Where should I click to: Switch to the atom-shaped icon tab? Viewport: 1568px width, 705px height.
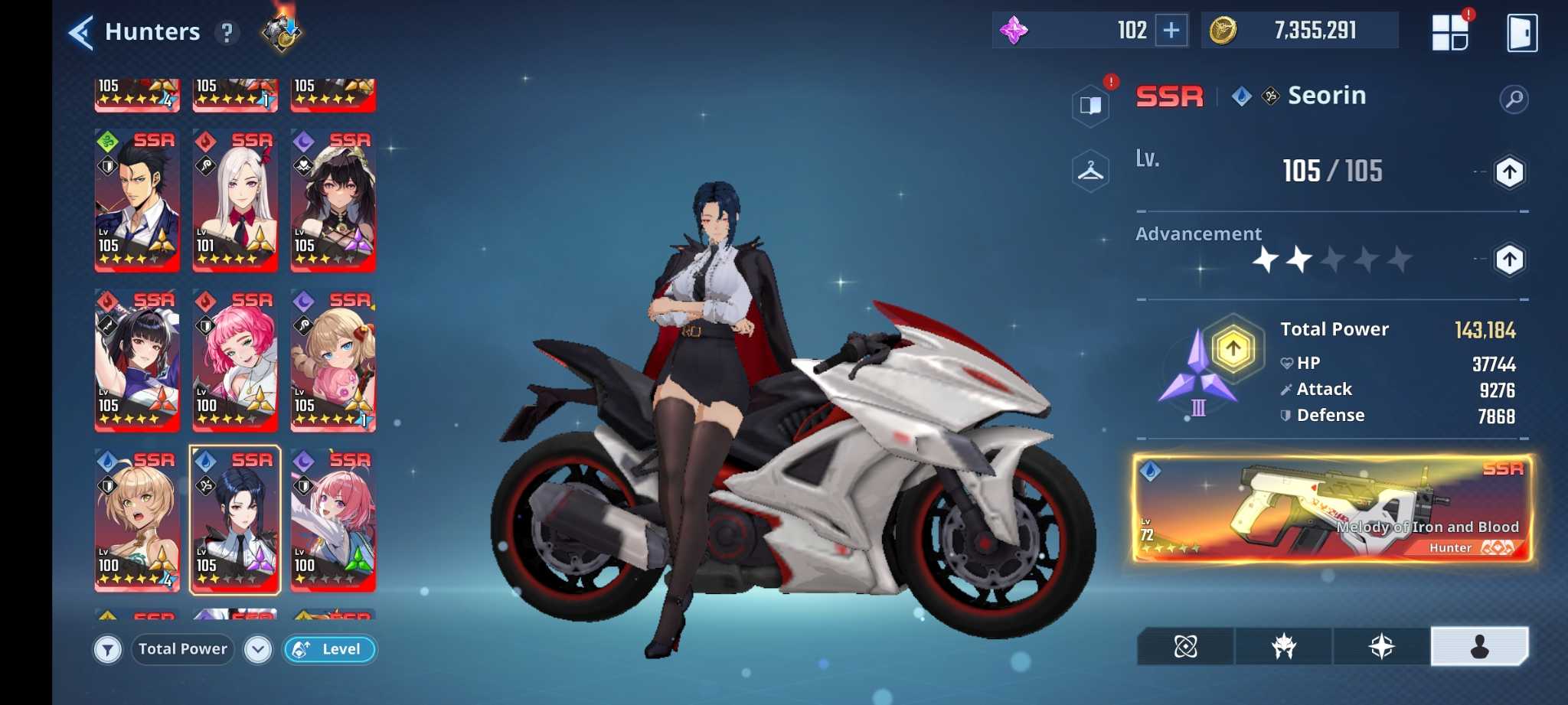[1185, 647]
